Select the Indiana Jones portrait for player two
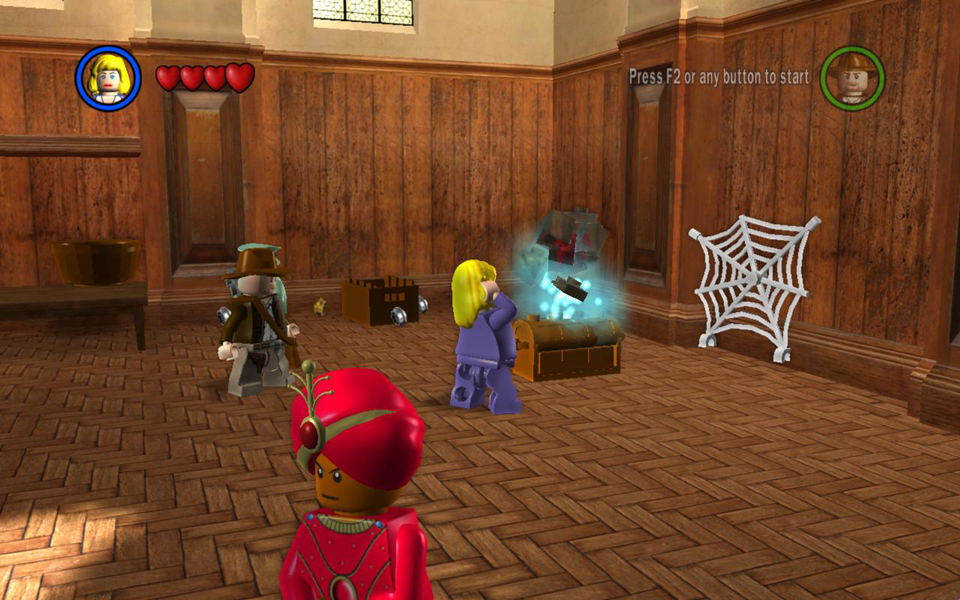Image resolution: width=960 pixels, height=600 pixels. point(852,77)
